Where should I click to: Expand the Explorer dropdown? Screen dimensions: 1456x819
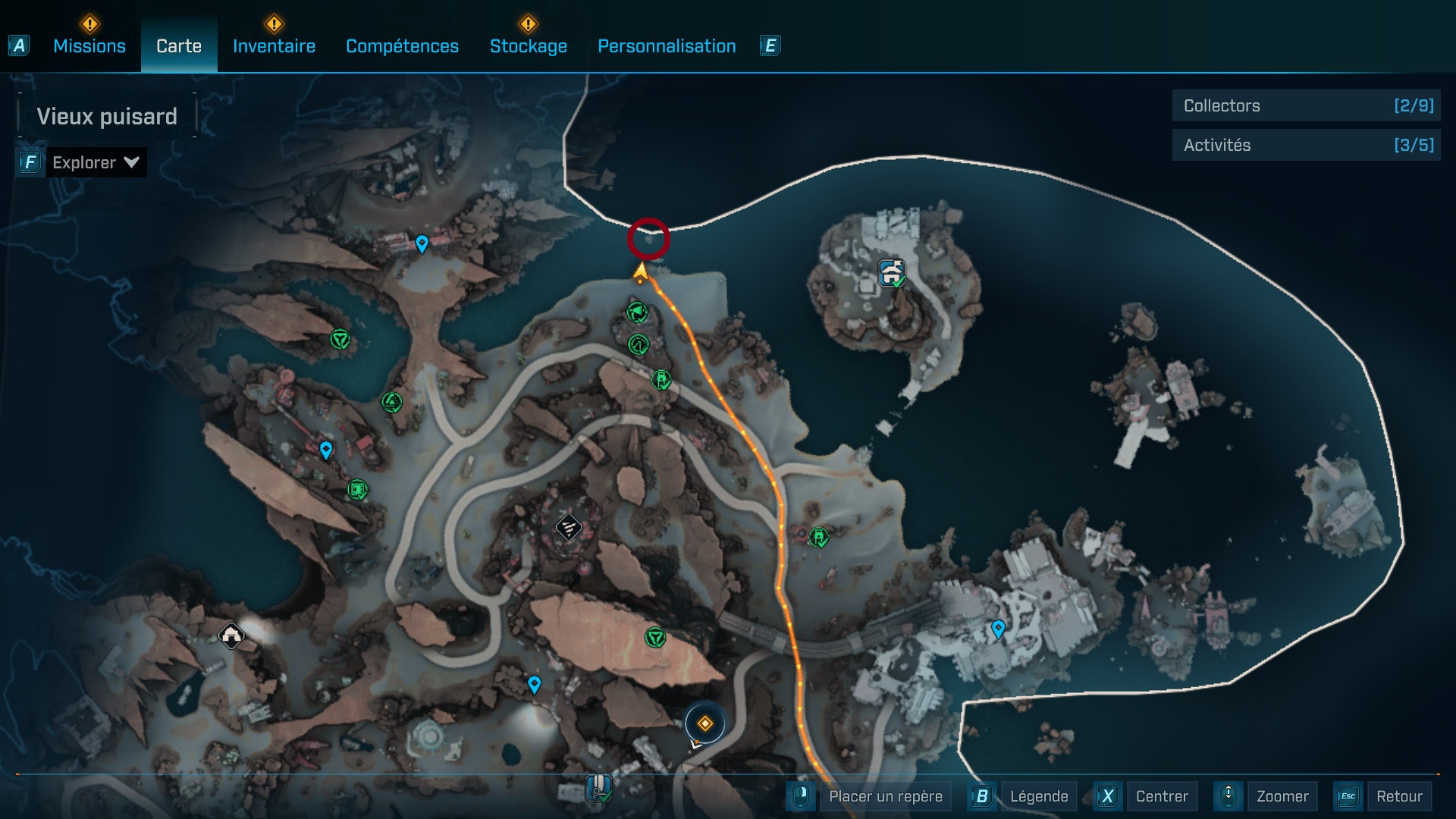coord(95,162)
